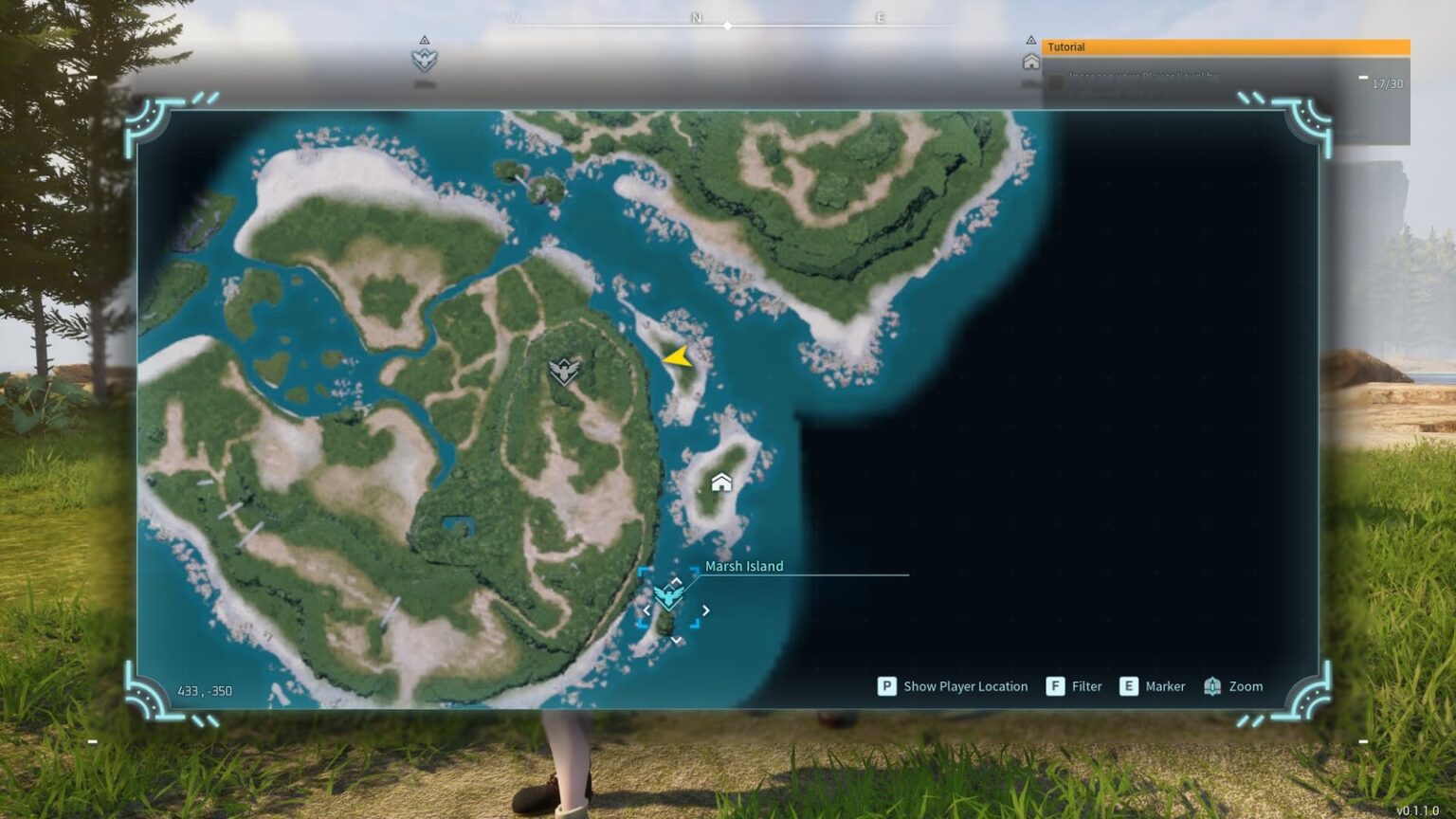Click the N marker on the compass bar
This screenshot has width=1456, height=819.
697,17
